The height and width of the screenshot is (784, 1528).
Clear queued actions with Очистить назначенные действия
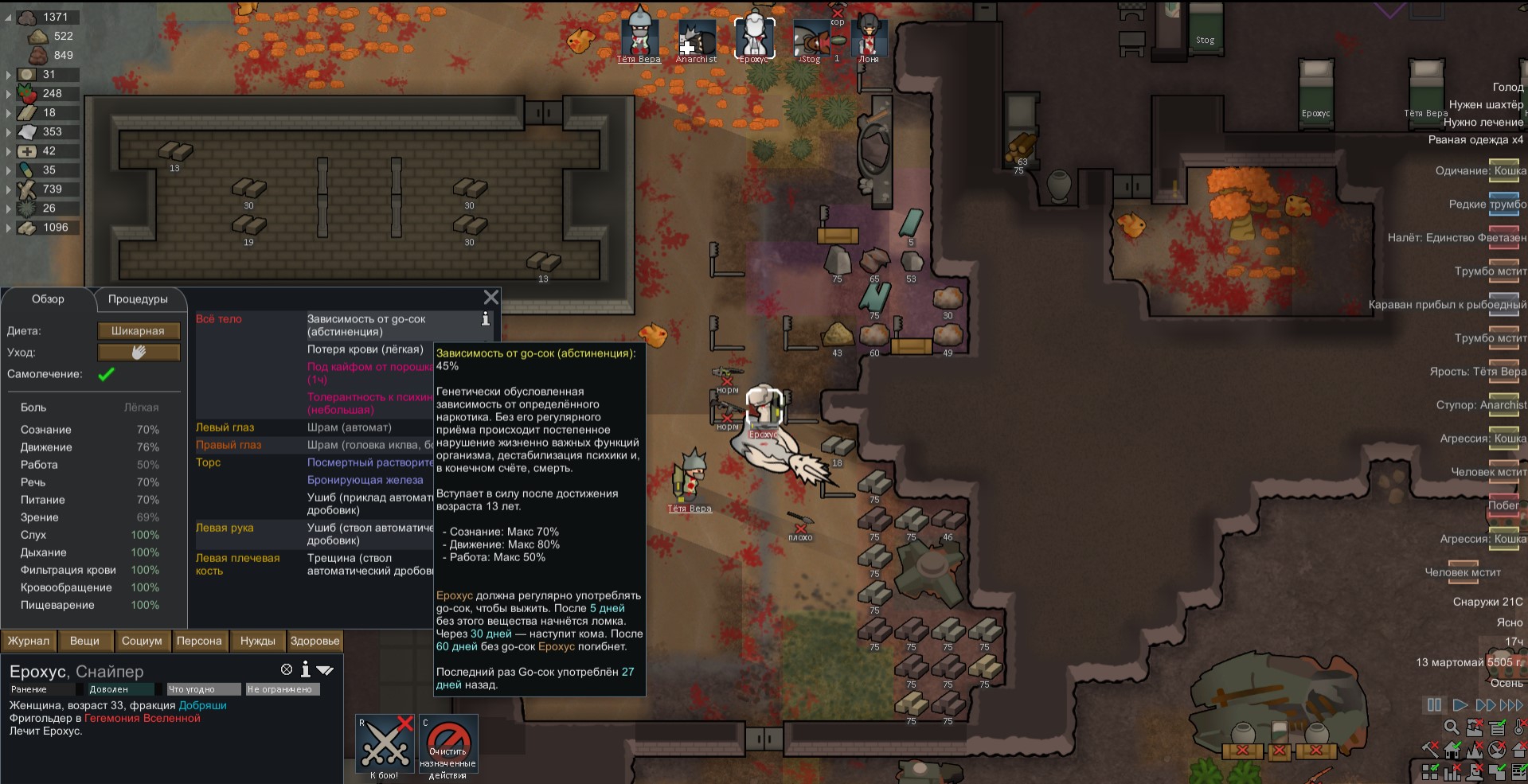(x=448, y=747)
